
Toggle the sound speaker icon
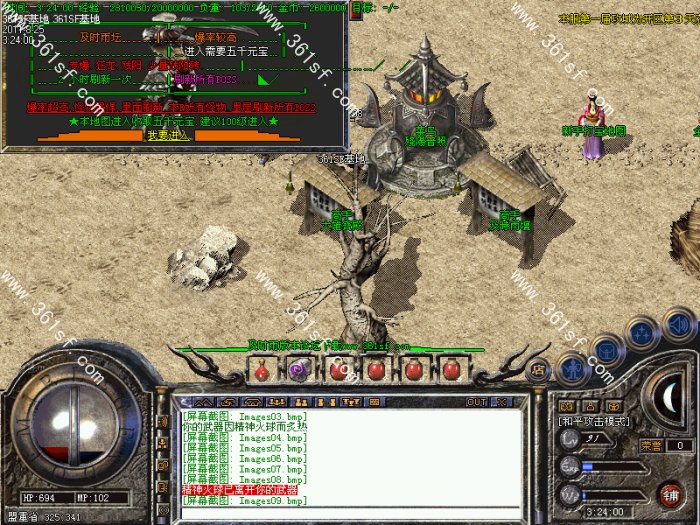click(x=678, y=322)
